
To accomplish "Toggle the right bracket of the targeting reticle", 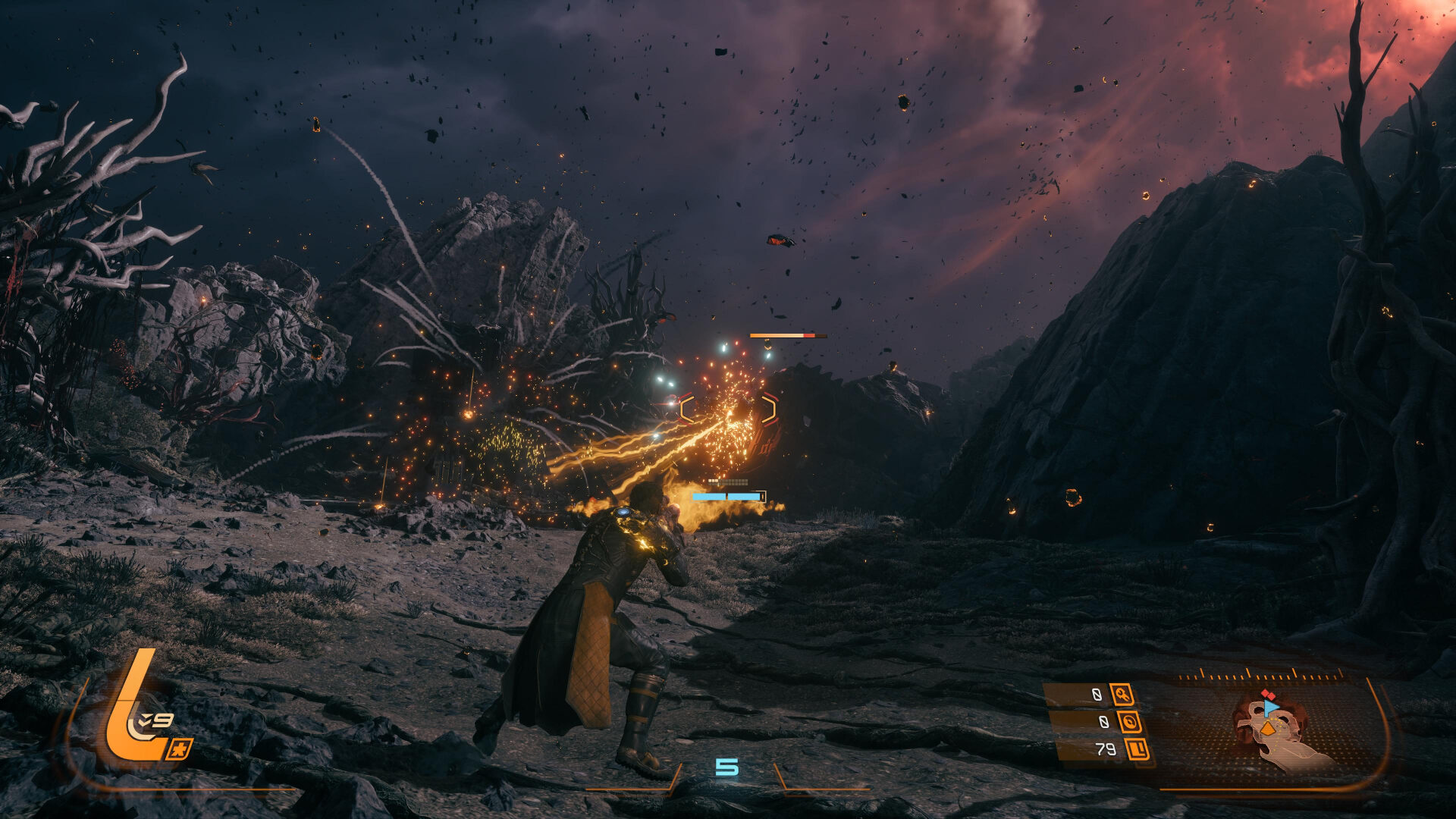I will point(770,408).
